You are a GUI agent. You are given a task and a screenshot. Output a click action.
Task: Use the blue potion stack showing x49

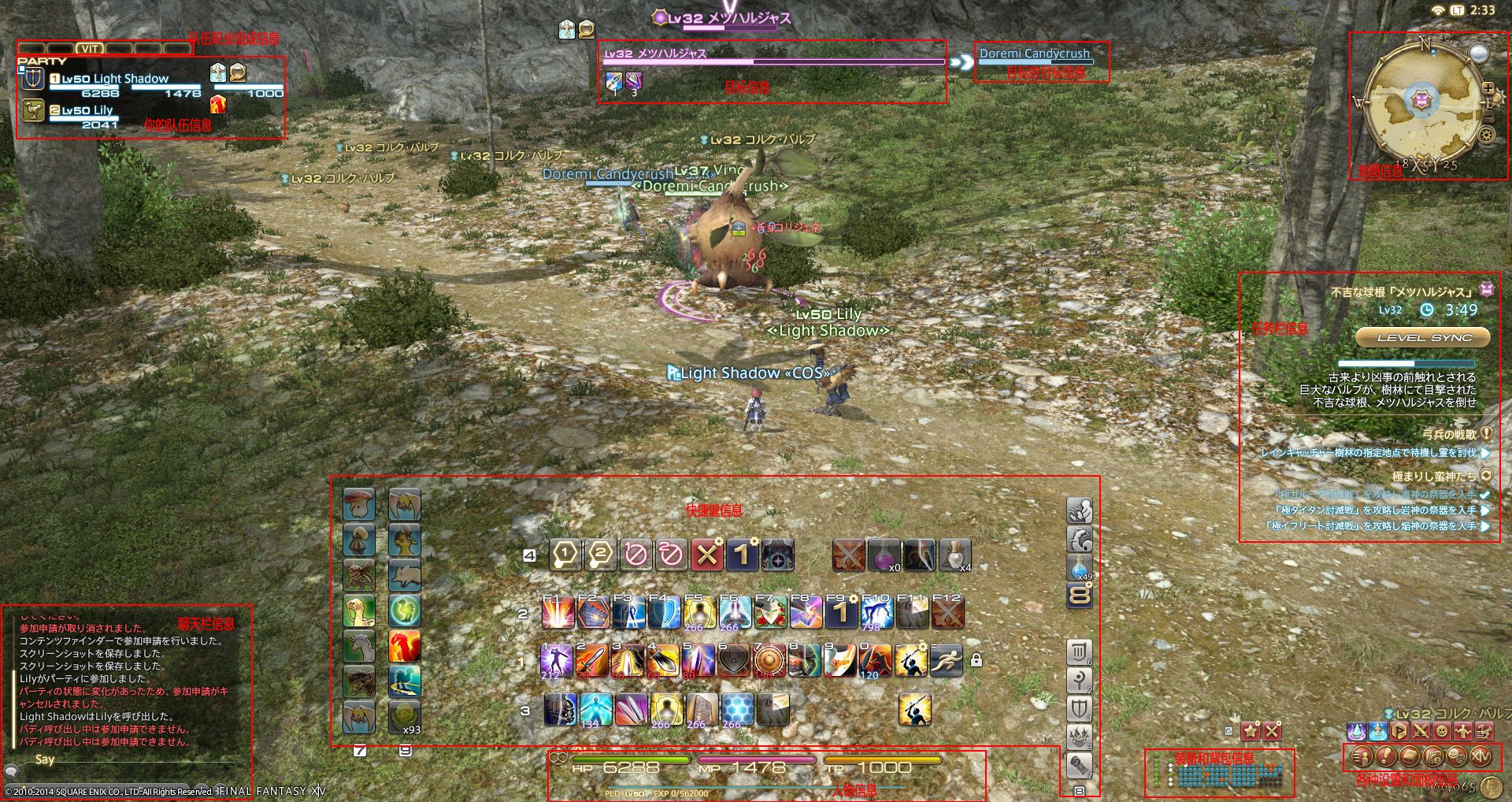(x=1078, y=566)
